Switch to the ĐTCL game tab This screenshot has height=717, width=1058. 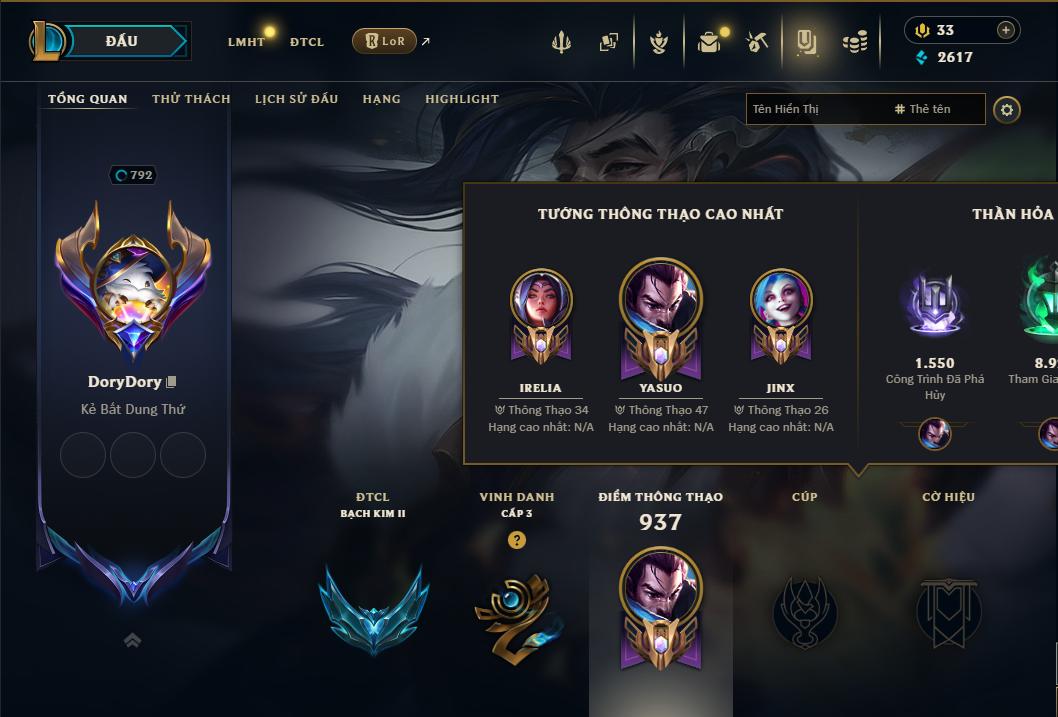(307, 42)
